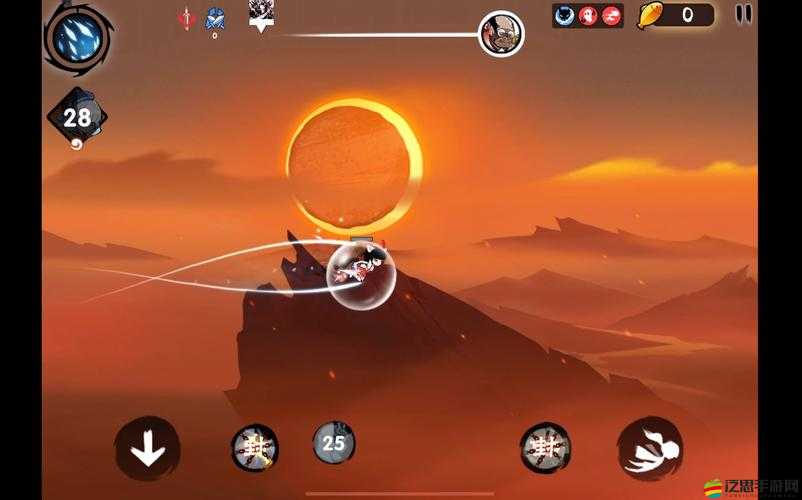This screenshot has width=802, height=500.
Task: Click the bald boss portrait icon
Action: point(501,34)
